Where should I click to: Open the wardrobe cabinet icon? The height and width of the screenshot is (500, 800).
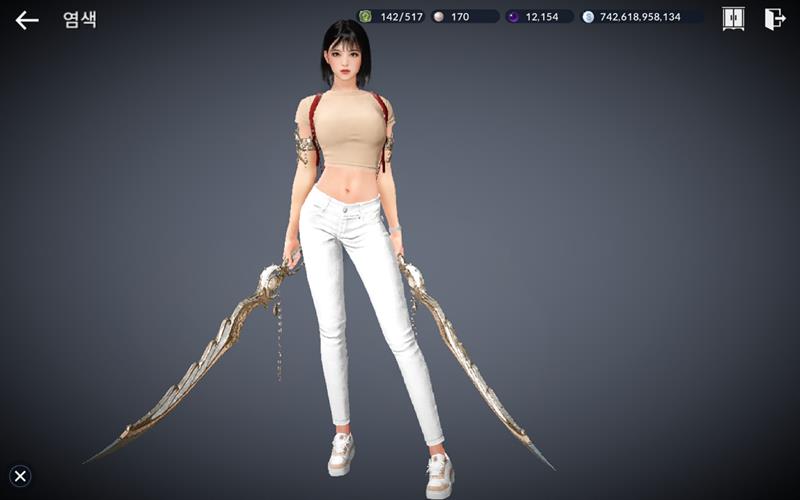click(x=733, y=19)
